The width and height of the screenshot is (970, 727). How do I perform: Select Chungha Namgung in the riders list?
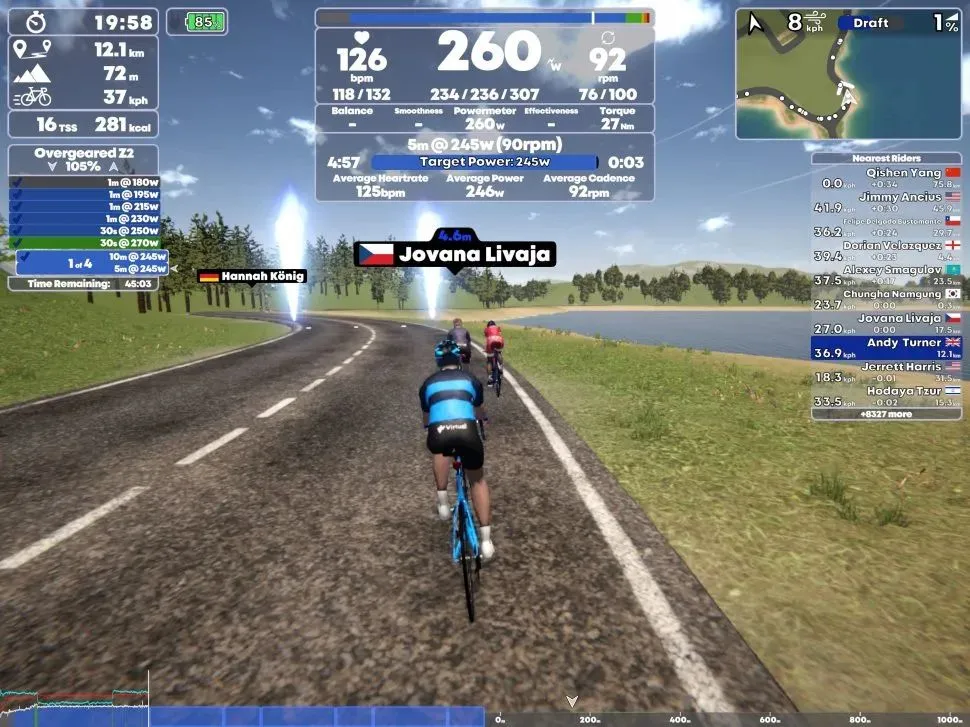pos(886,299)
